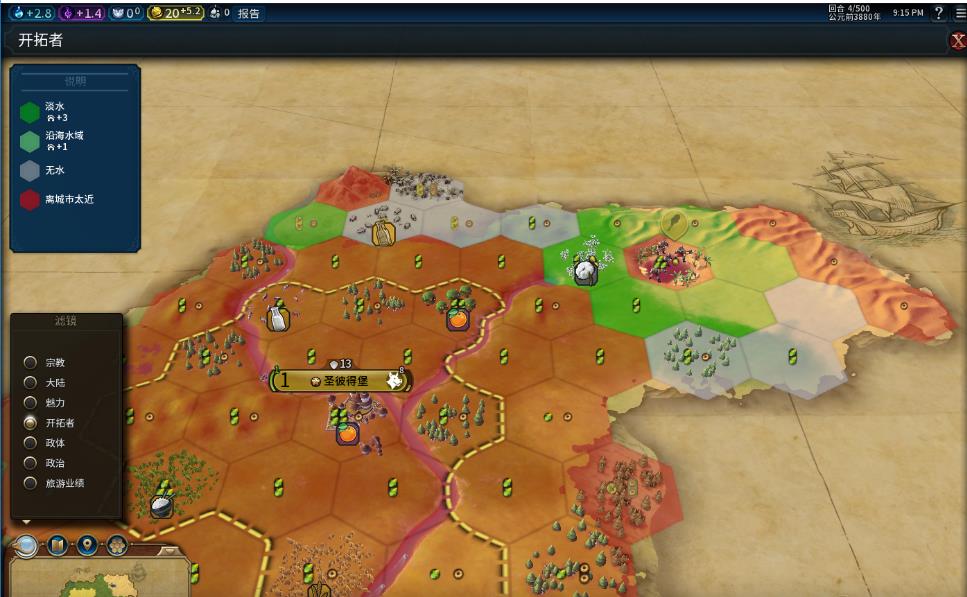Image resolution: width=967 pixels, height=597 pixels.
Task: Click the science per turn indicator
Action: click(x=33, y=13)
